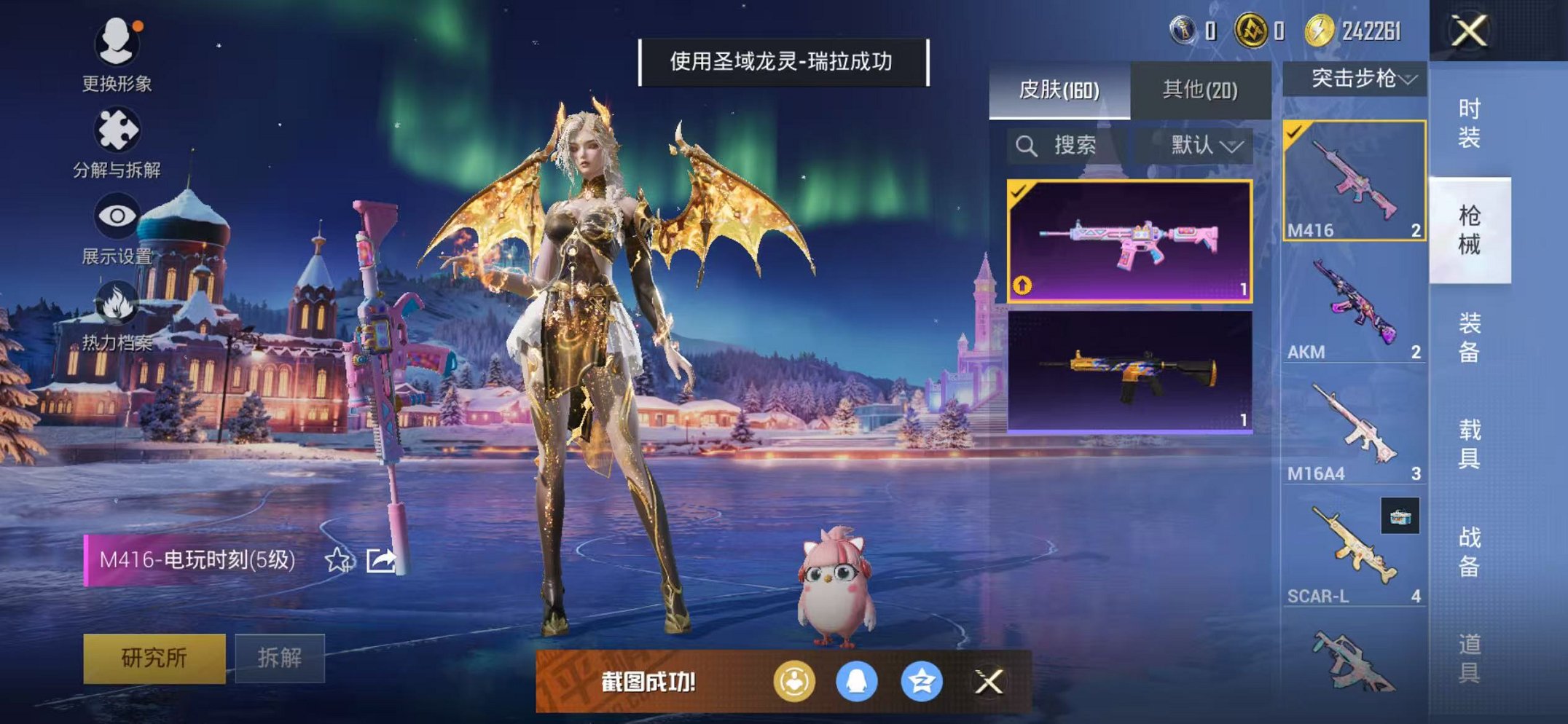This screenshot has width=1568, height=724.
Task: Click the search magnifier icon
Action: pos(1029,144)
